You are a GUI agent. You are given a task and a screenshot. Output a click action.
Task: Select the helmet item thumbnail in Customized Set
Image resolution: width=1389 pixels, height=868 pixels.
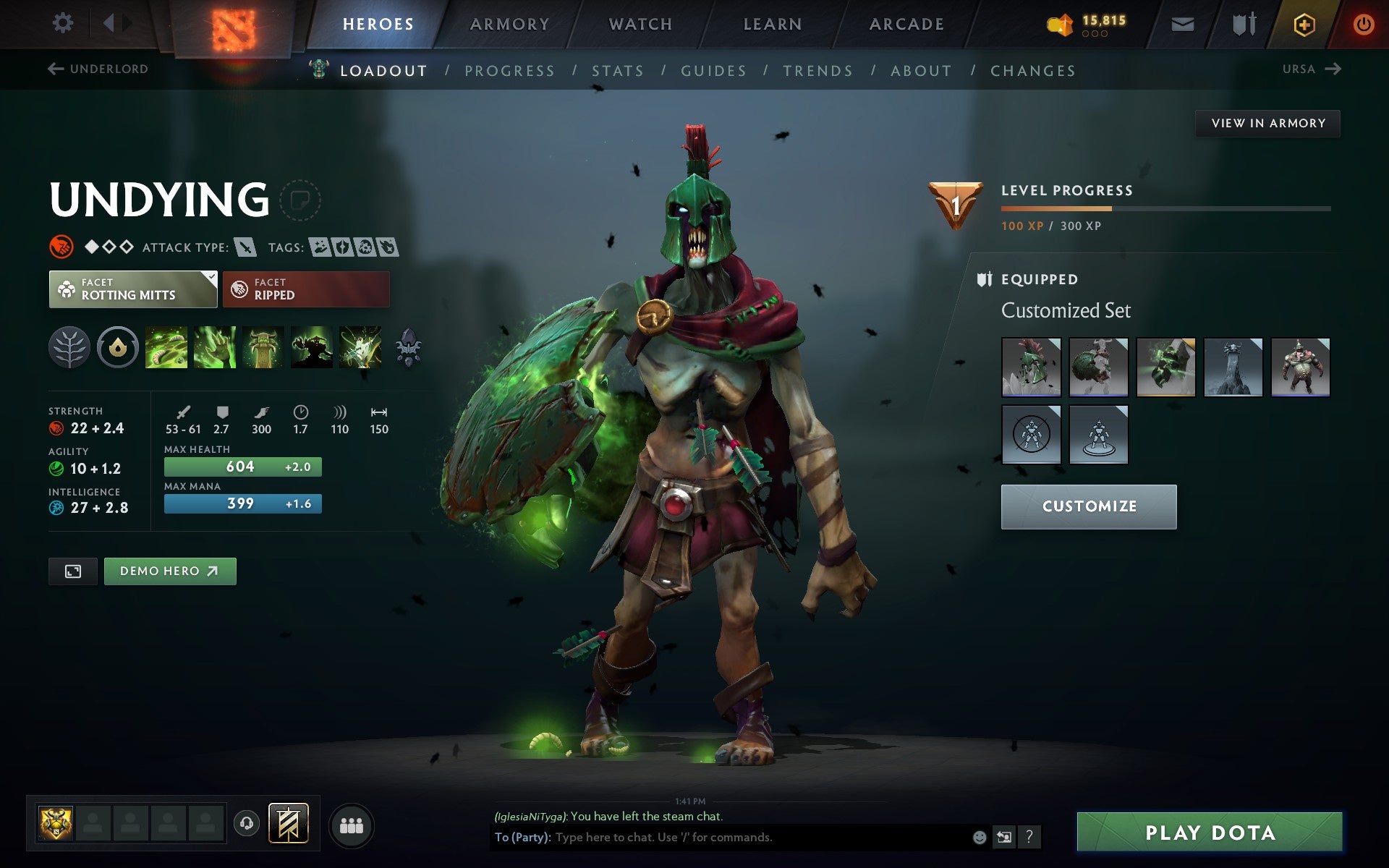1031,367
